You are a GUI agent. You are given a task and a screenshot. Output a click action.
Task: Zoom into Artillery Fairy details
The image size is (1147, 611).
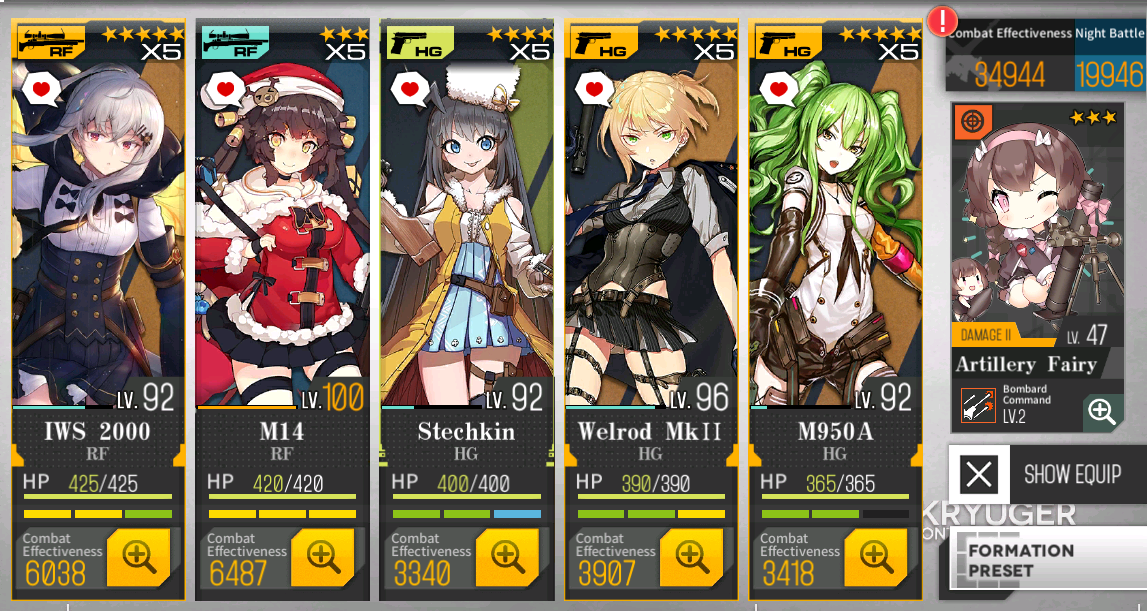[1102, 412]
